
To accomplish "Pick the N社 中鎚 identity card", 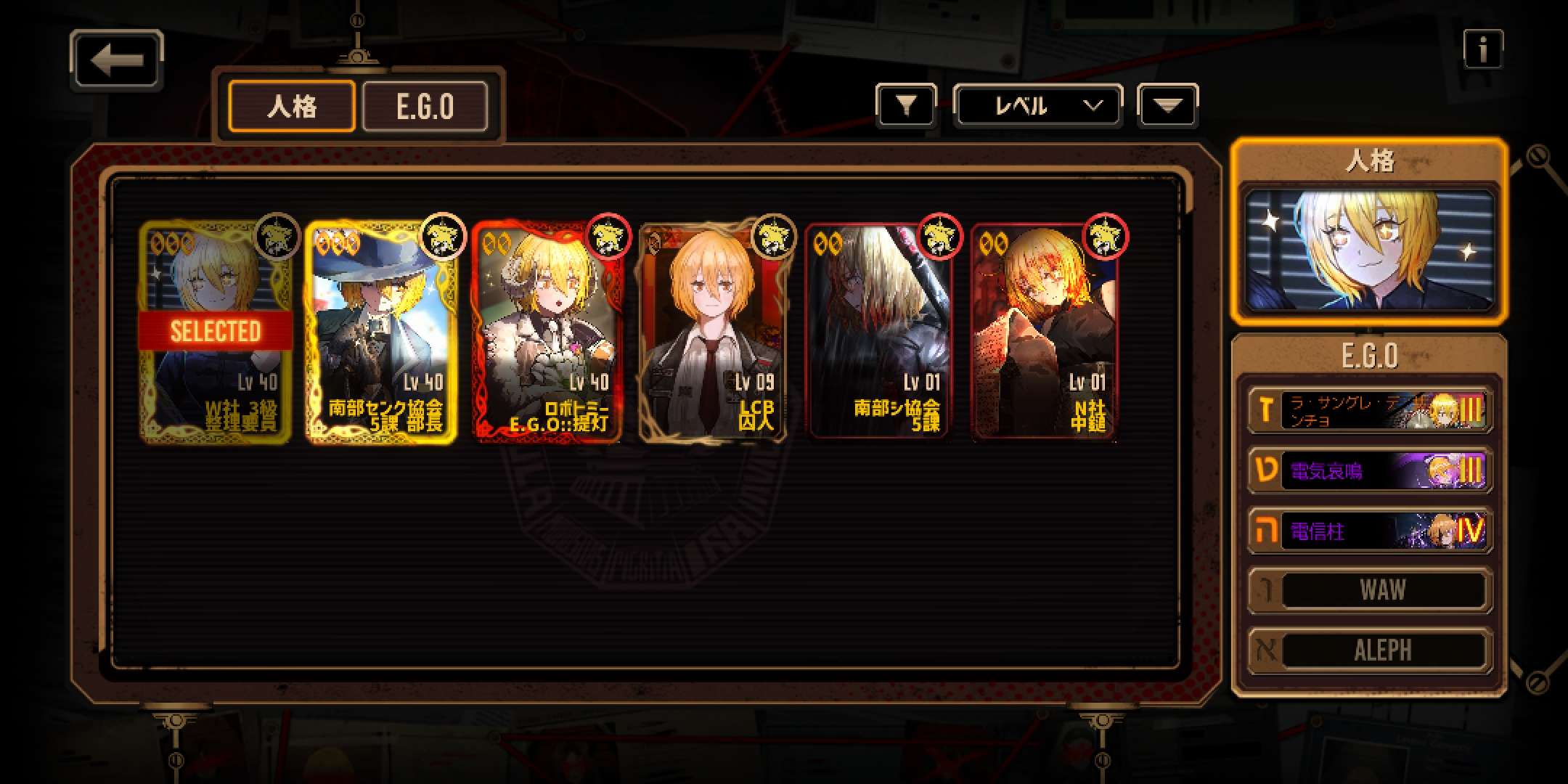I will [1044, 332].
